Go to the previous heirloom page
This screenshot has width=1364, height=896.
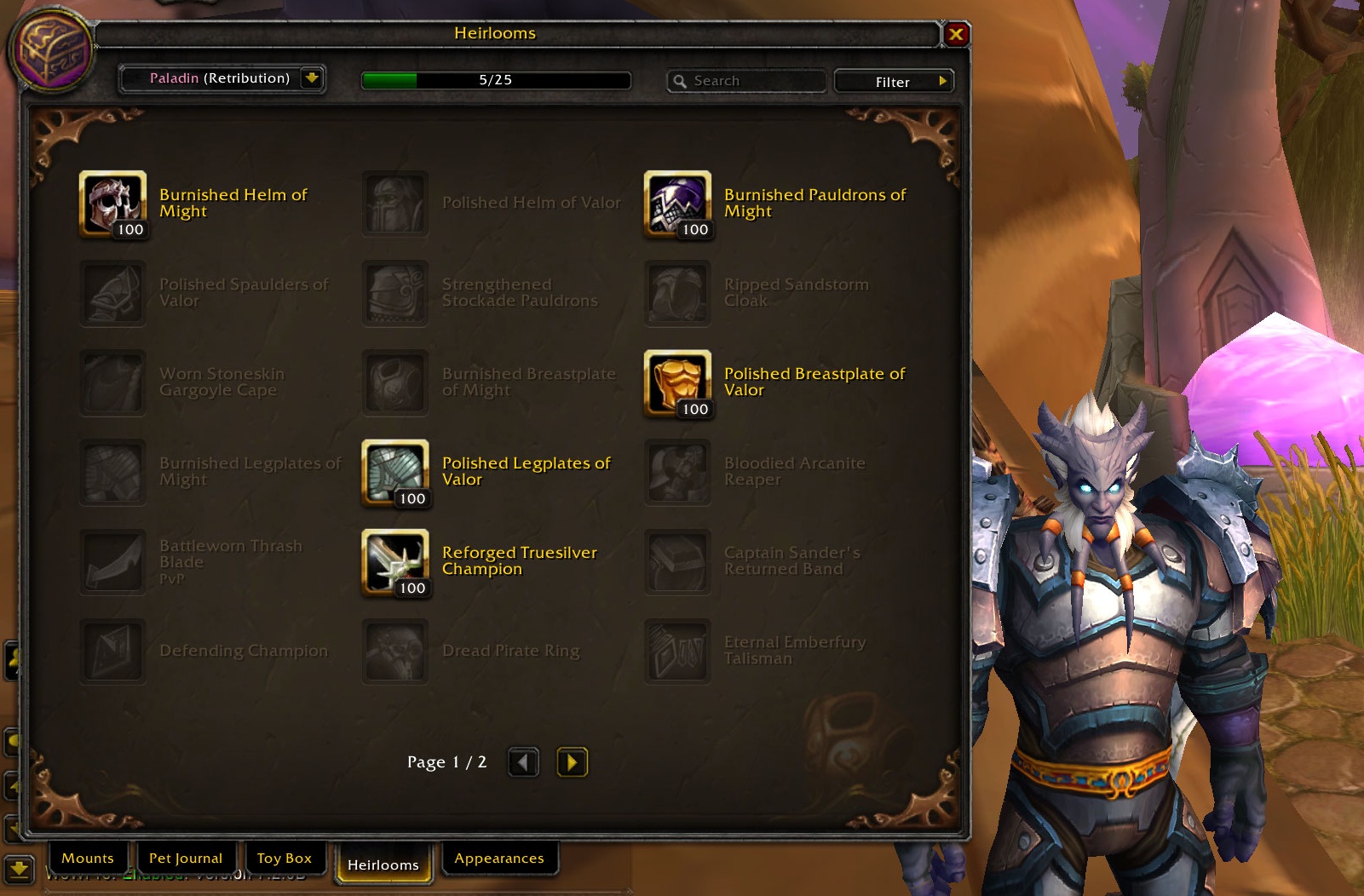523,761
